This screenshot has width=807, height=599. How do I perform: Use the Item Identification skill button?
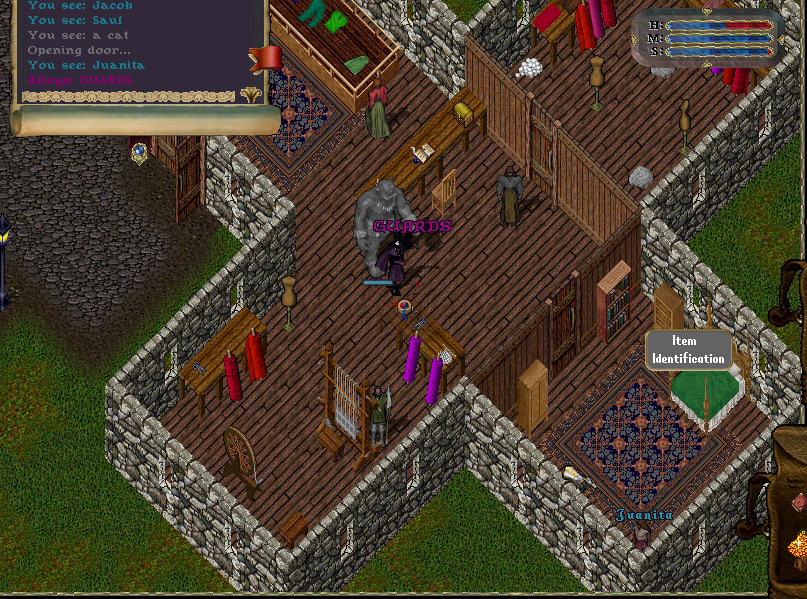point(688,350)
